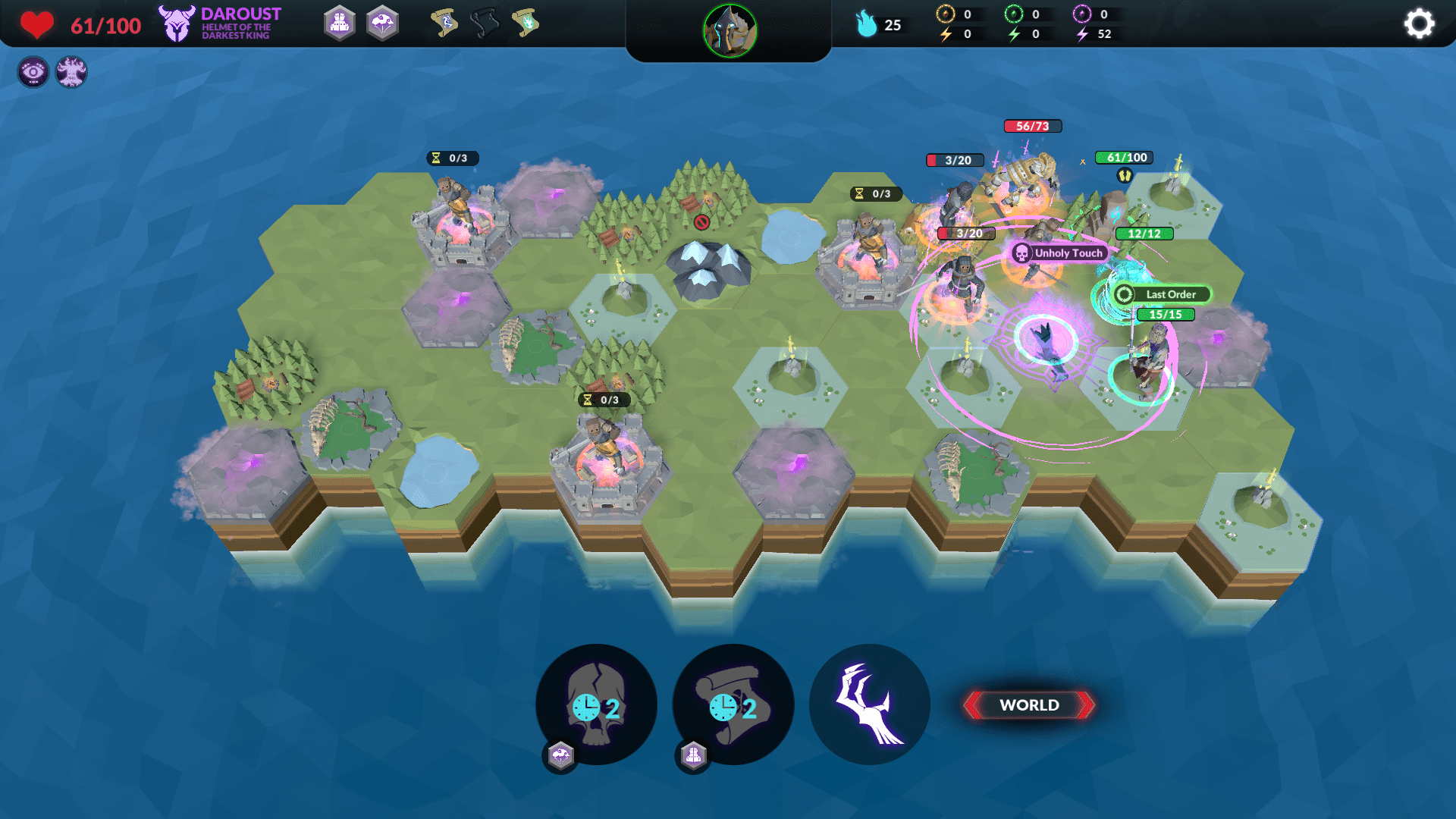
Task: Select the cracked skull ability on cooldown
Action: click(x=596, y=704)
